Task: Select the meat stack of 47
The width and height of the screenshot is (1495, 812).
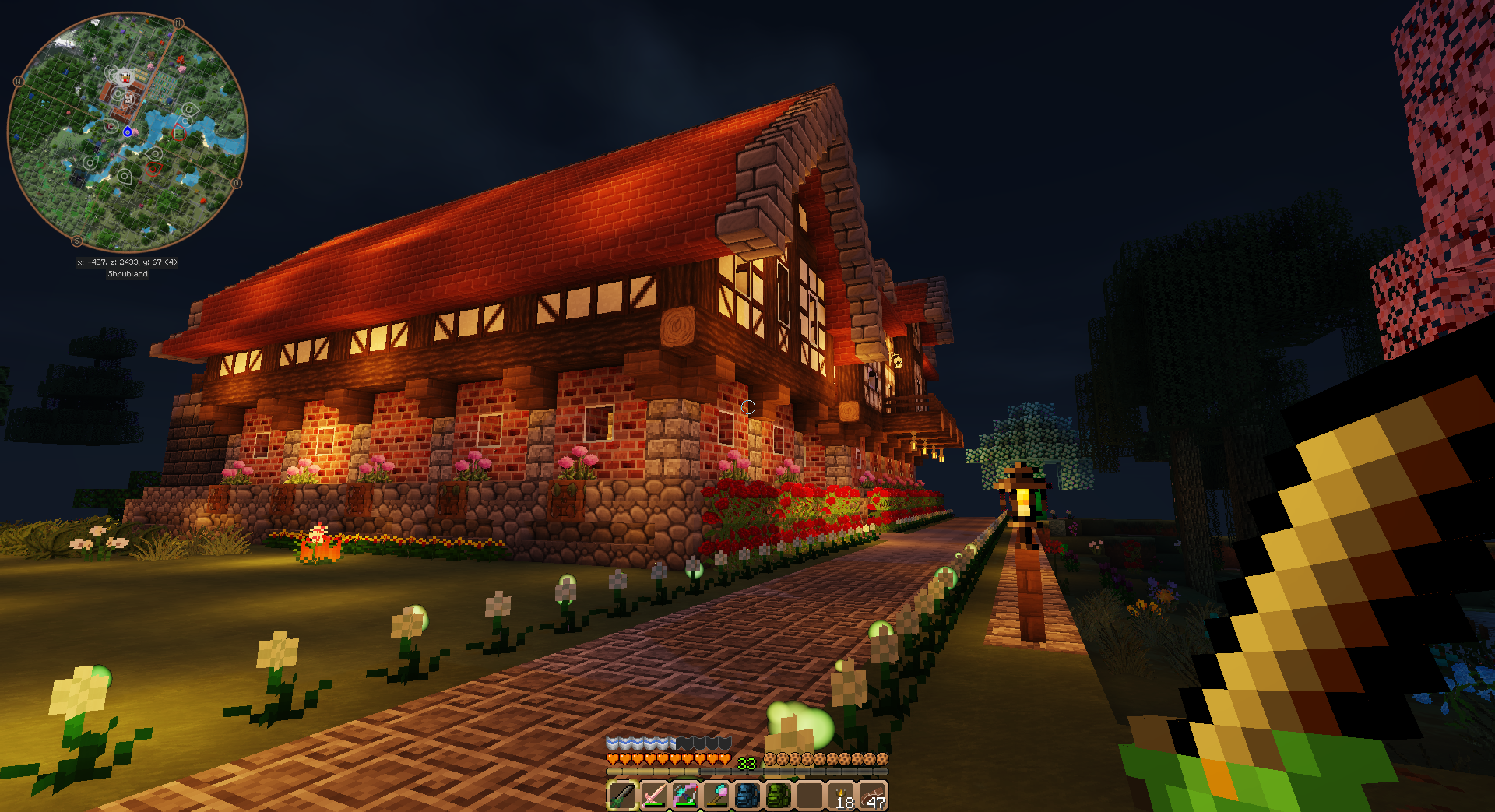Action: click(x=874, y=796)
